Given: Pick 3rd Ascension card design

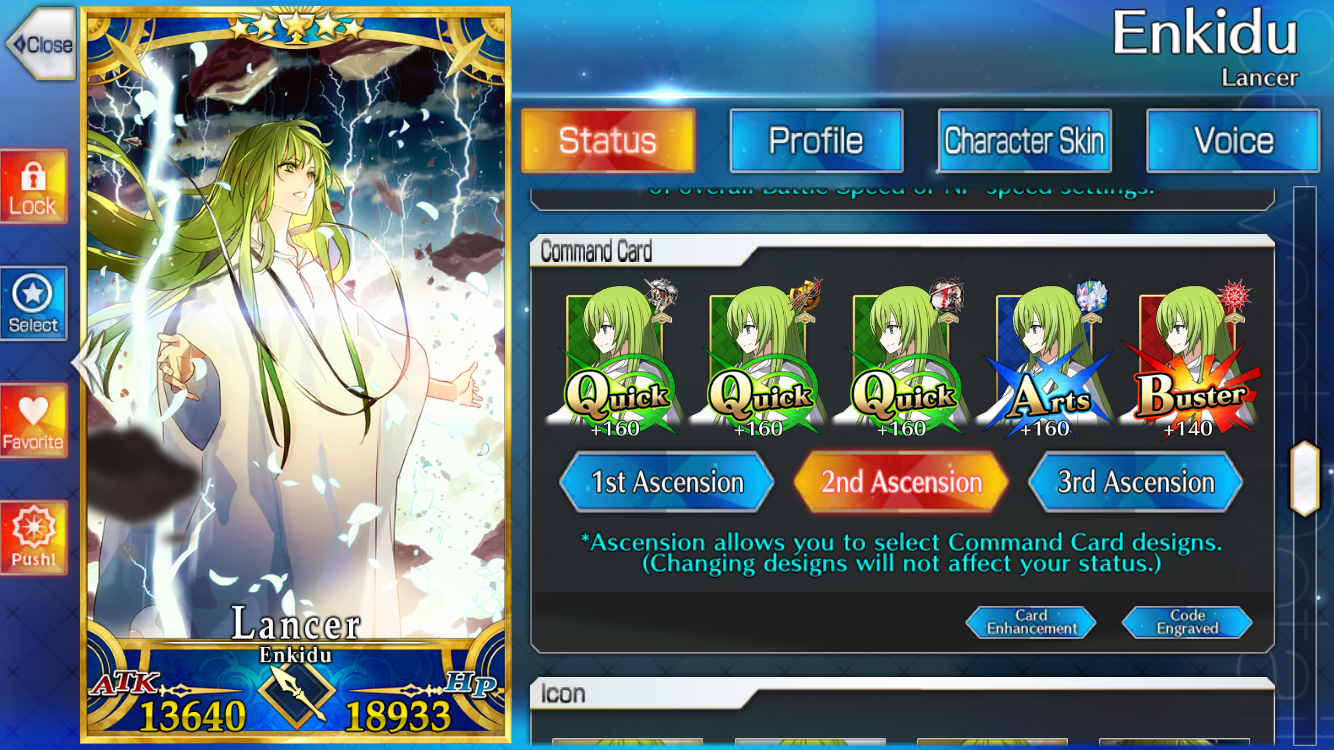Looking at the screenshot, I should click(1136, 482).
